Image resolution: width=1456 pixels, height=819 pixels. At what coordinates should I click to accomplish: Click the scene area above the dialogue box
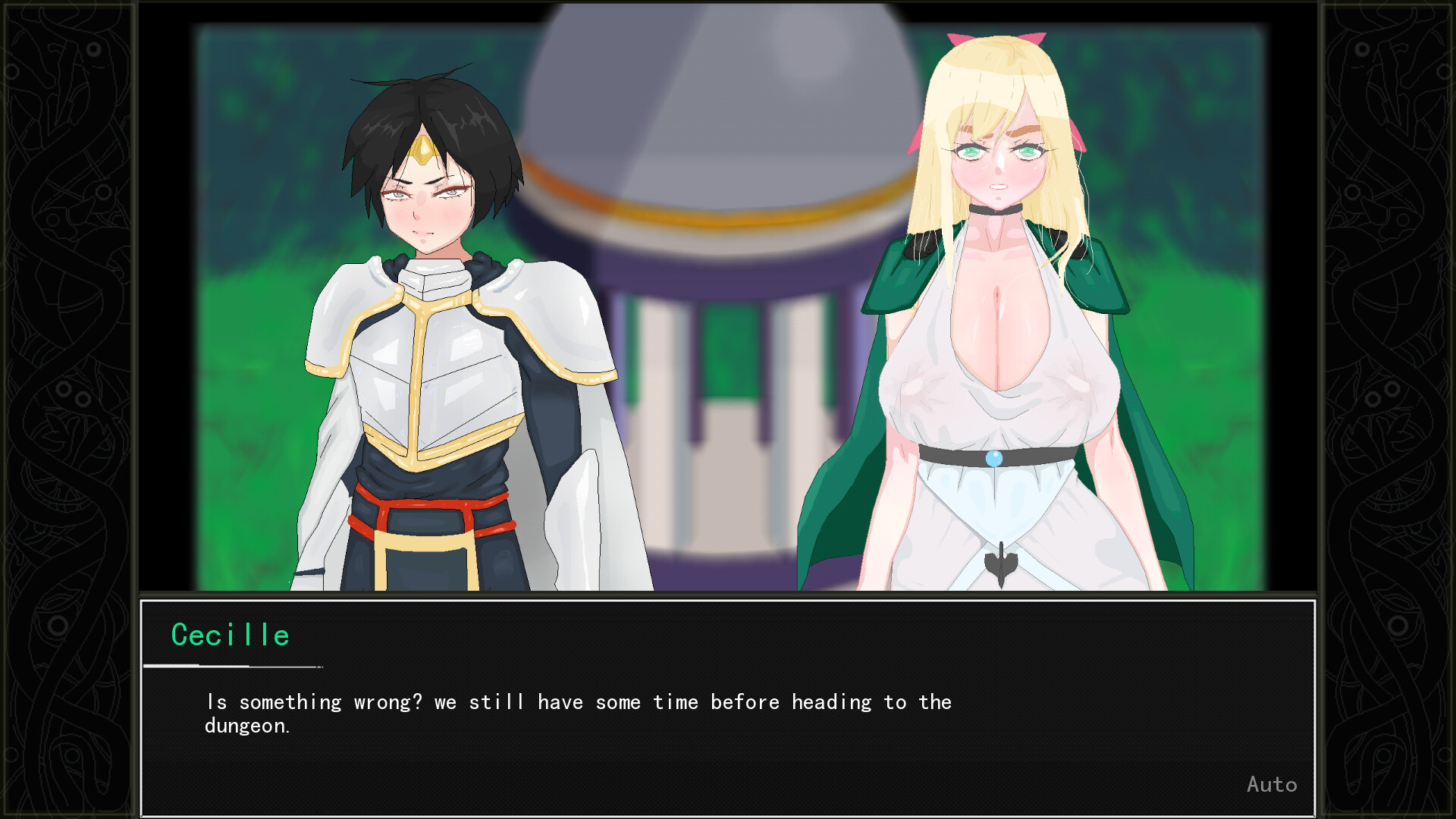[x=728, y=303]
